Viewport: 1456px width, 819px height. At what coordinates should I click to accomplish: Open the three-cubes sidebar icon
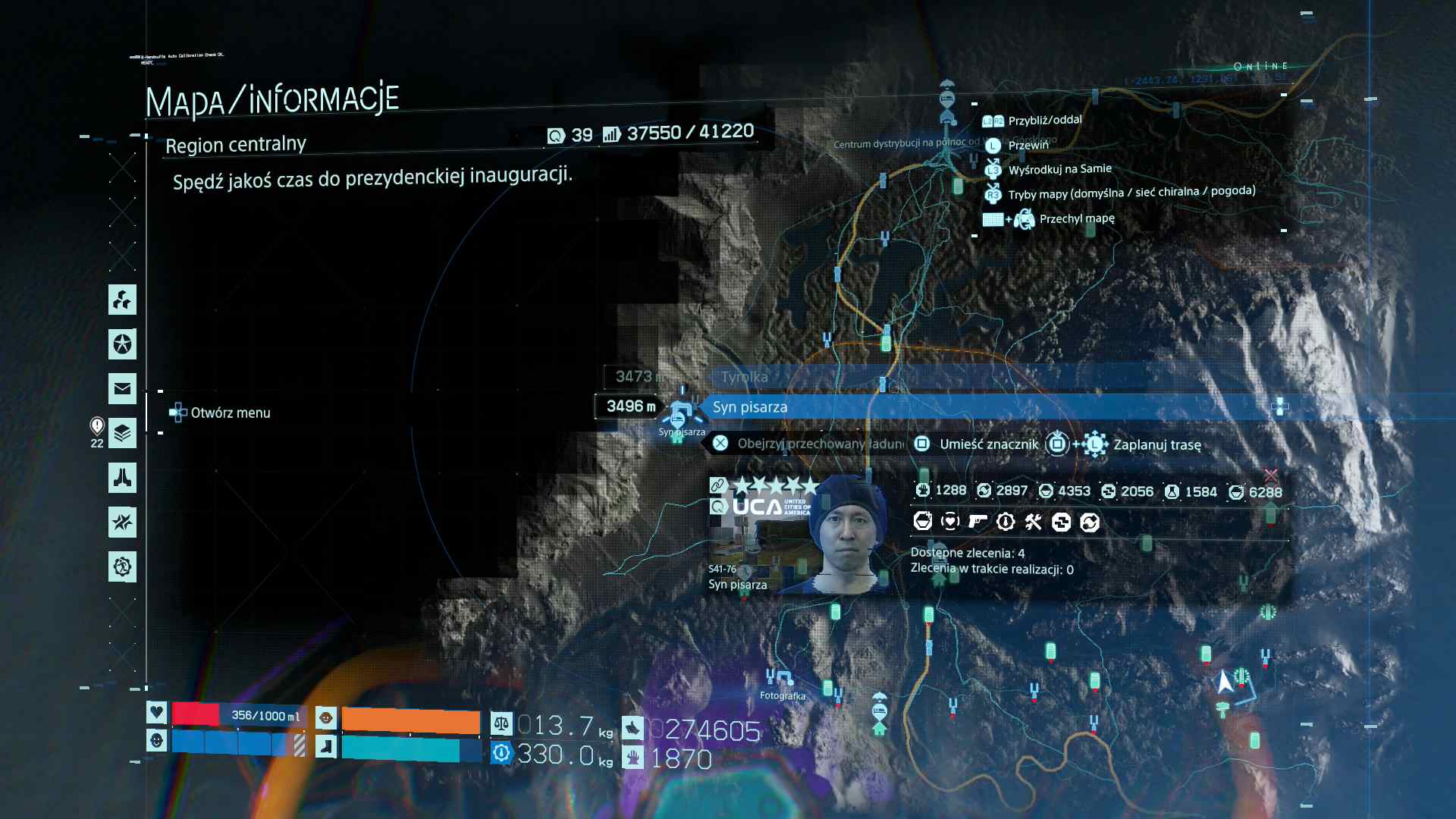click(x=122, y=300)
